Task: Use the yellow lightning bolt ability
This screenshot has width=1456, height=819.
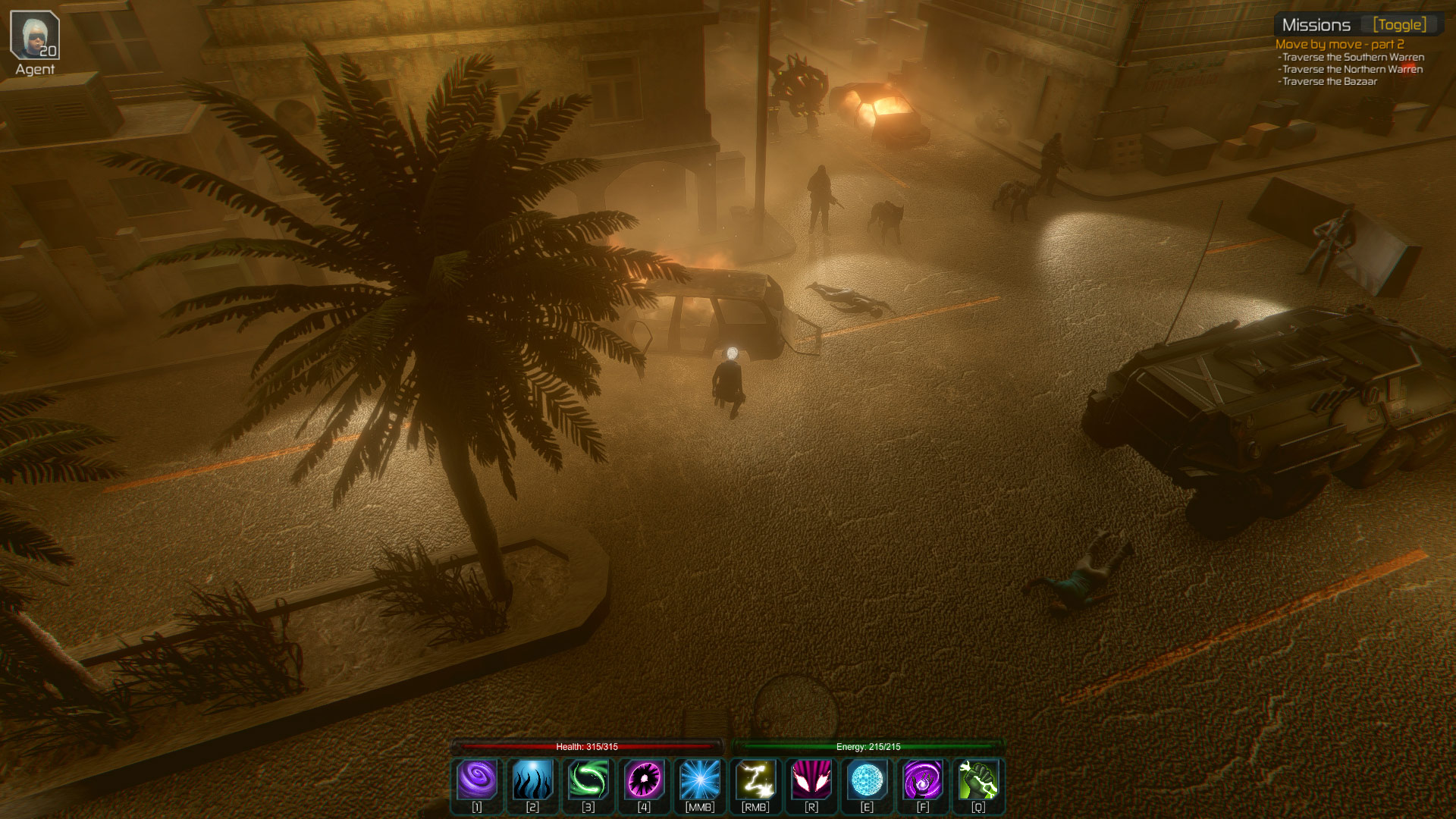Action: coord(755,780)
